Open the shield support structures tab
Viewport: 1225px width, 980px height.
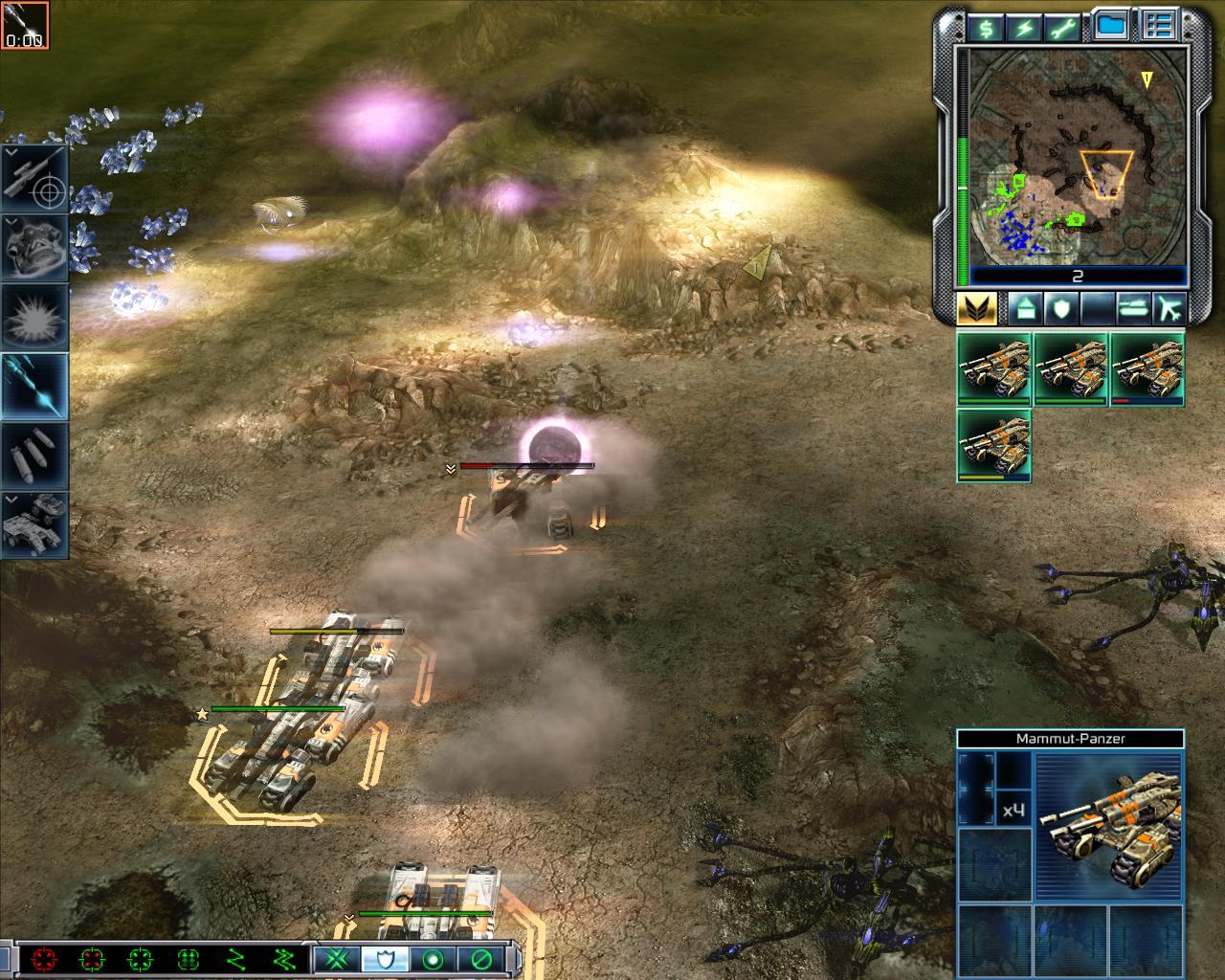1062,309
